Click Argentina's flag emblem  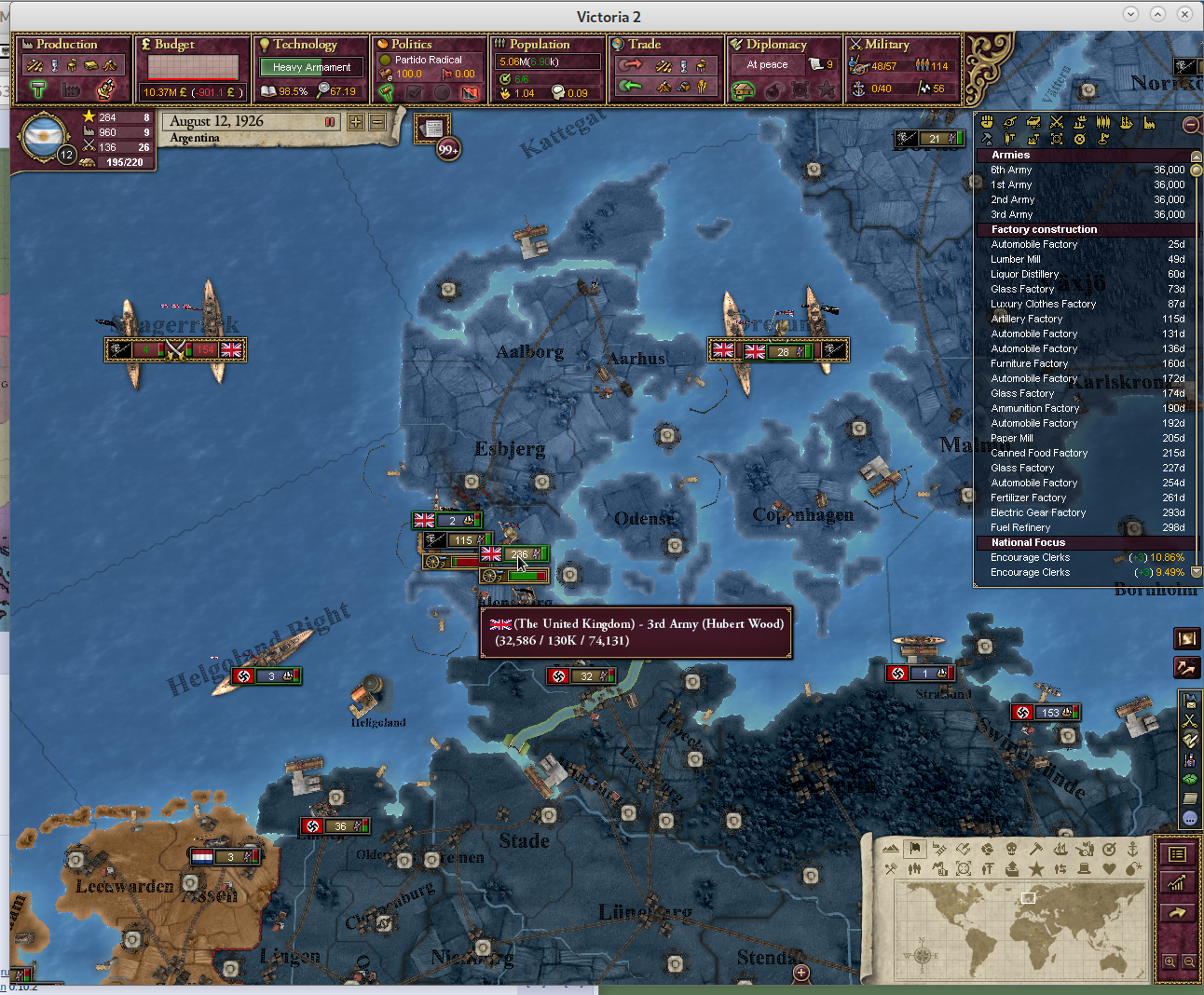[43, 138]
